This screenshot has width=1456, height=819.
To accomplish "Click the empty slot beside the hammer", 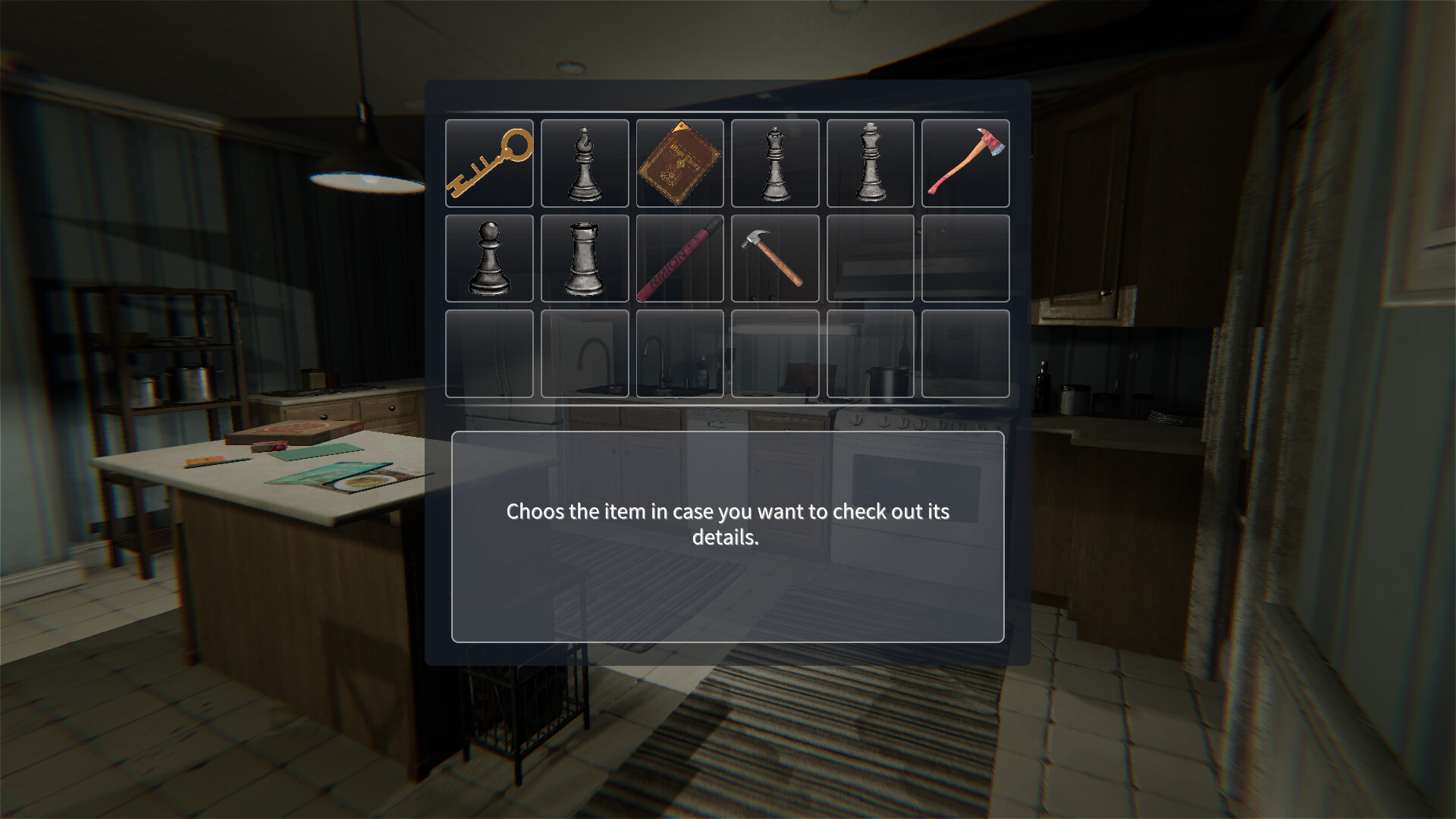I will pos(870,258).
